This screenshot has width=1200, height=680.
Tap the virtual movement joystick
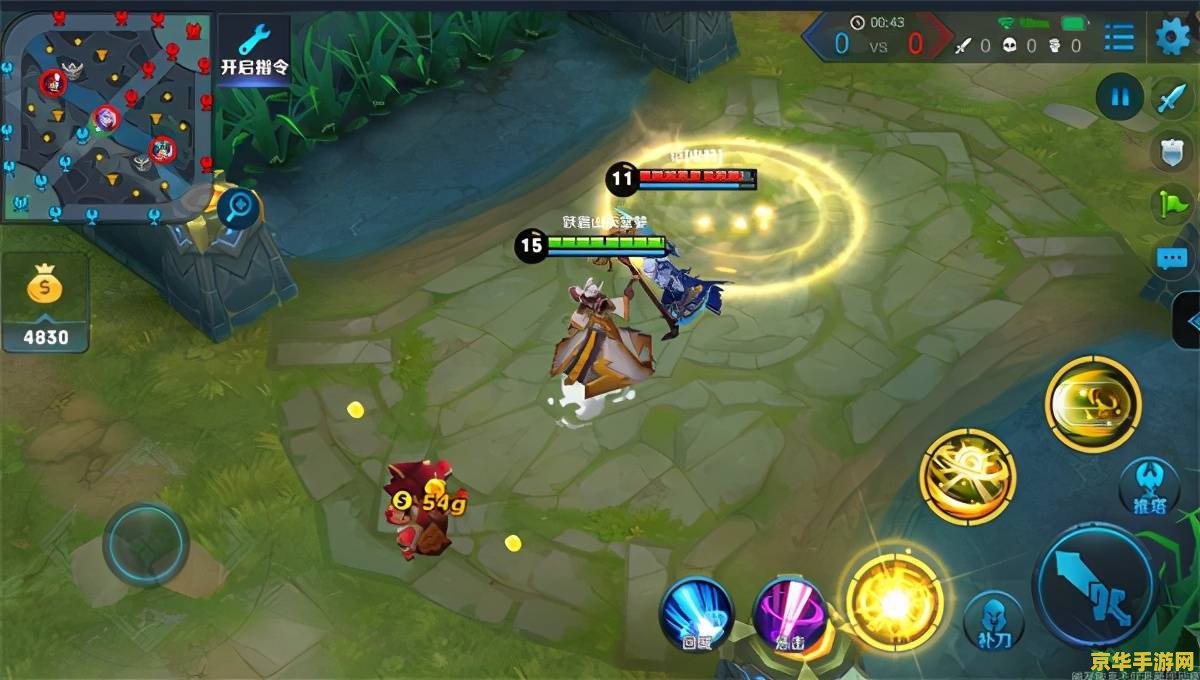coord(146,545)
